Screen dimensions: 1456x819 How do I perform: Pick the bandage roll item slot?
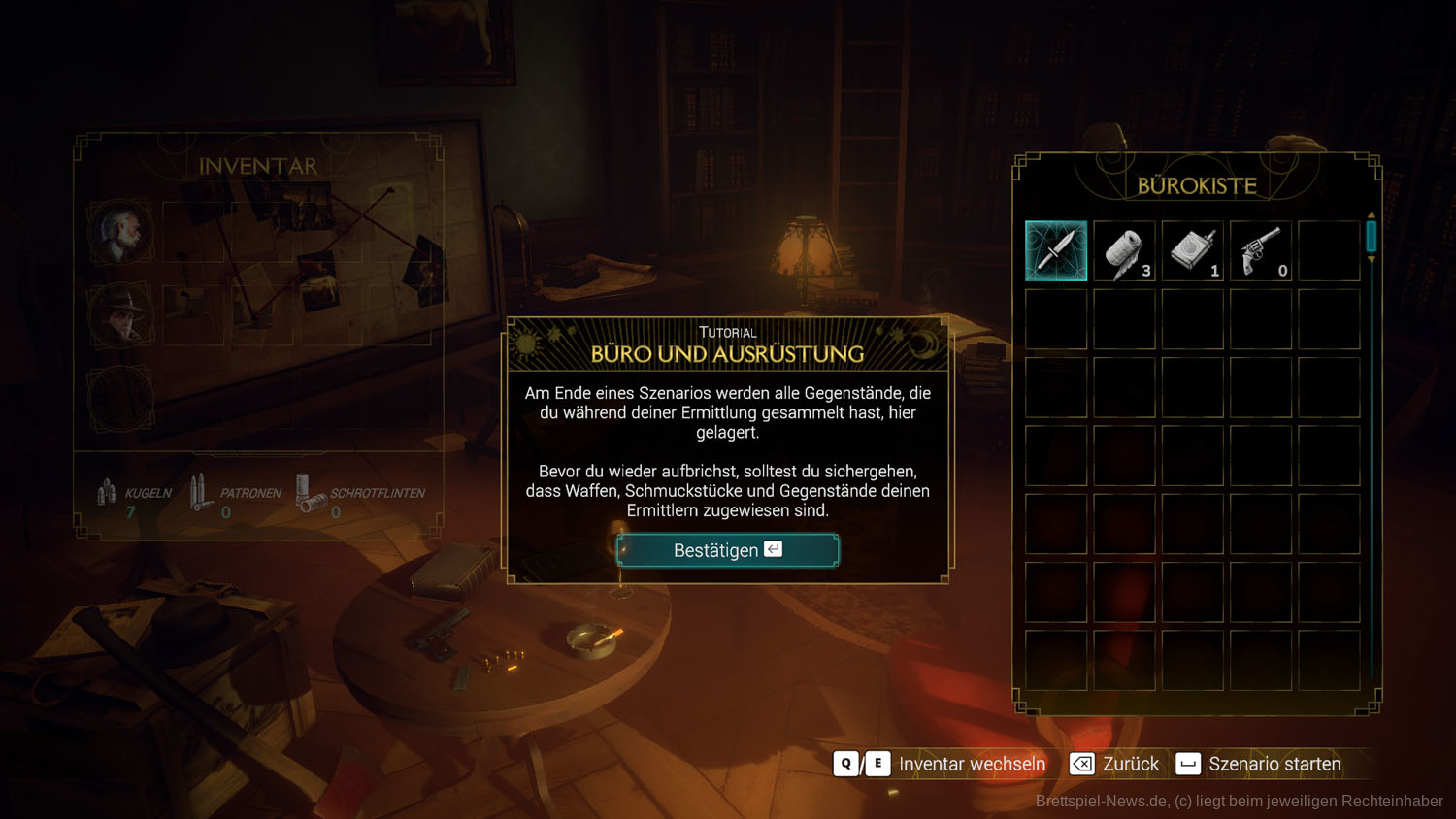tap(1124, 251)
